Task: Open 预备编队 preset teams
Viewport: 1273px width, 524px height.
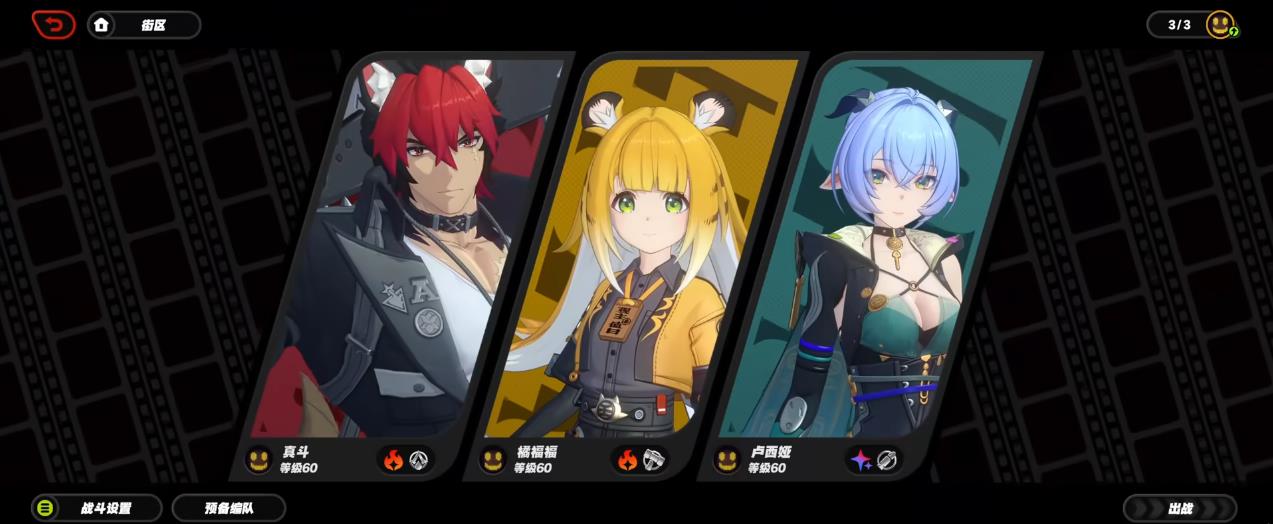Action: 229,508
